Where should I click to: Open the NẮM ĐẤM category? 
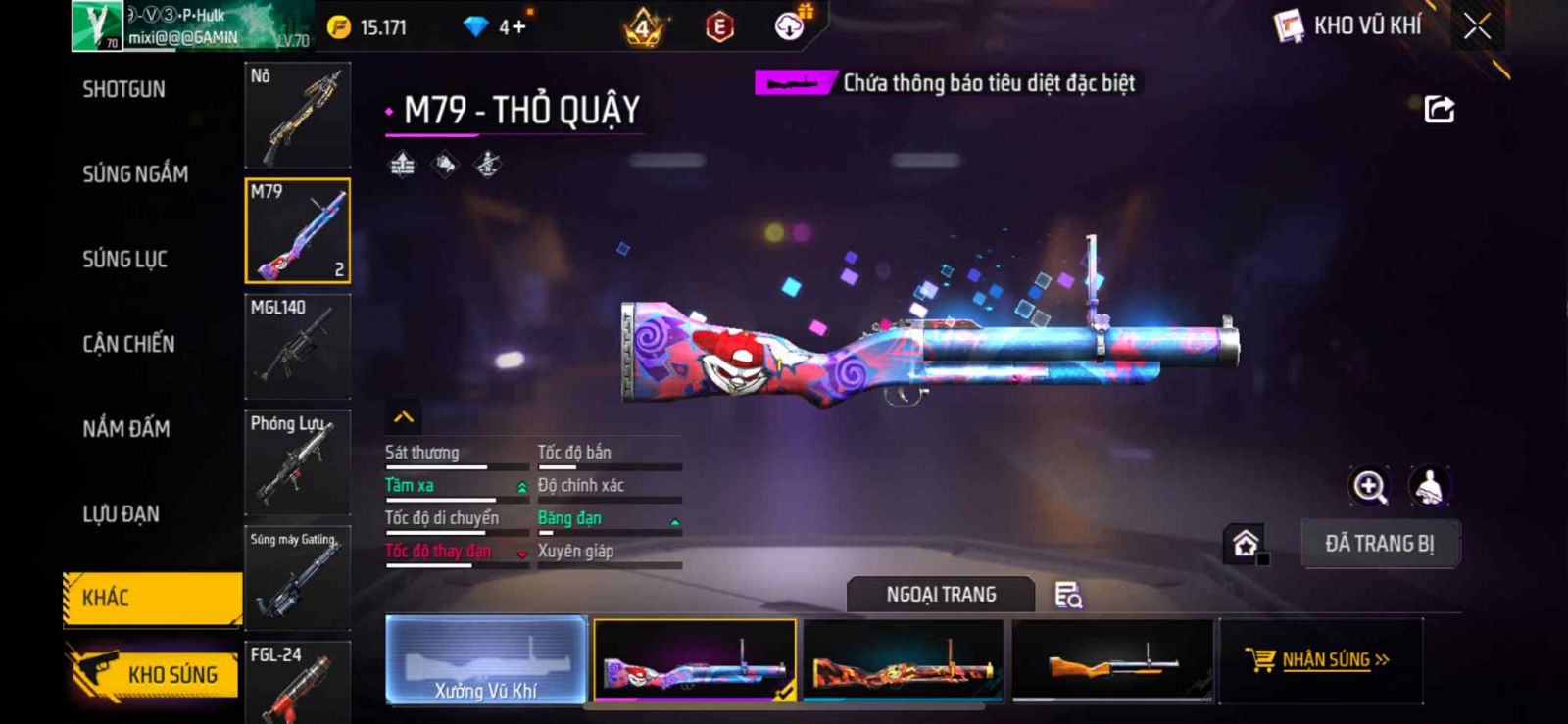click(126, 428)
